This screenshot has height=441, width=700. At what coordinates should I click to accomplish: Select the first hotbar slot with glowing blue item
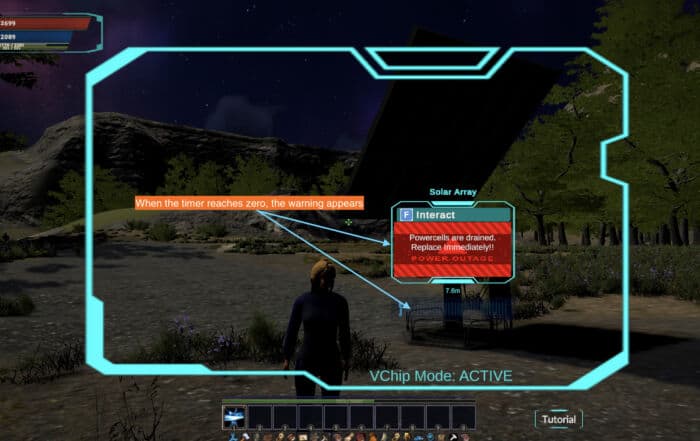(x=234, y=415)
